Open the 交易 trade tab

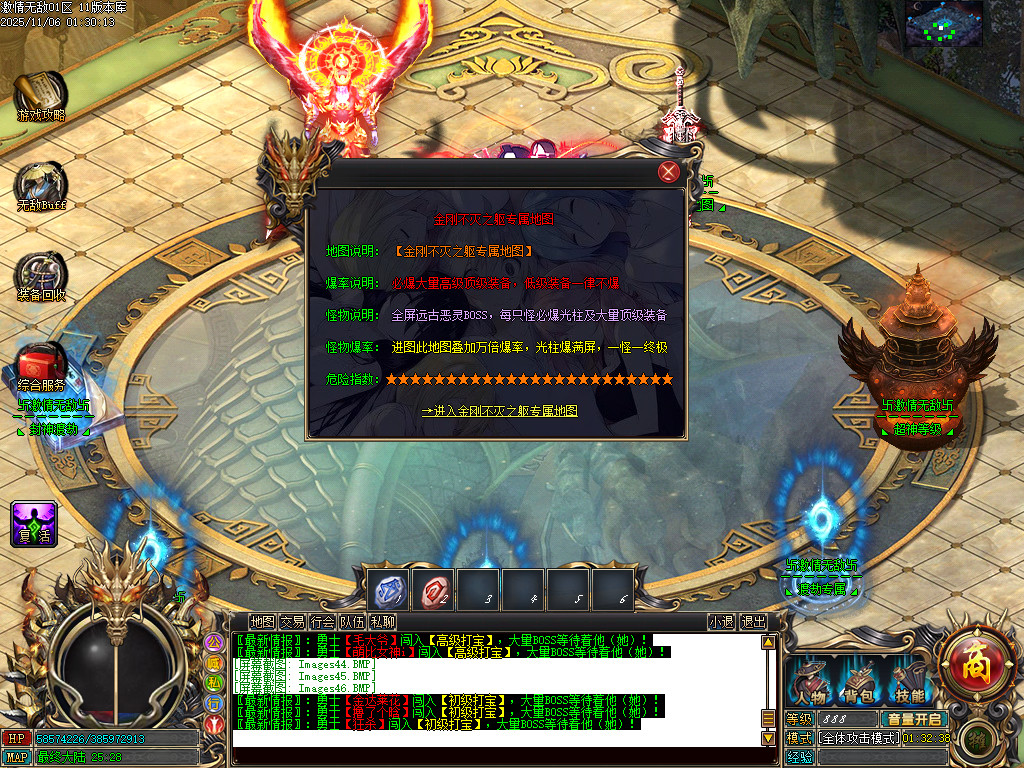[x=292, y=622]
